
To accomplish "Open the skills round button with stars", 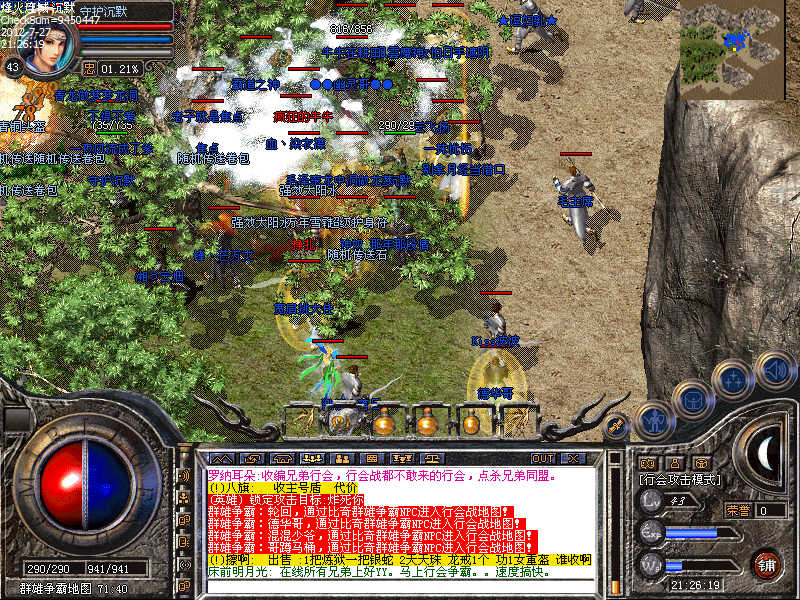I will tap(733, 381).
